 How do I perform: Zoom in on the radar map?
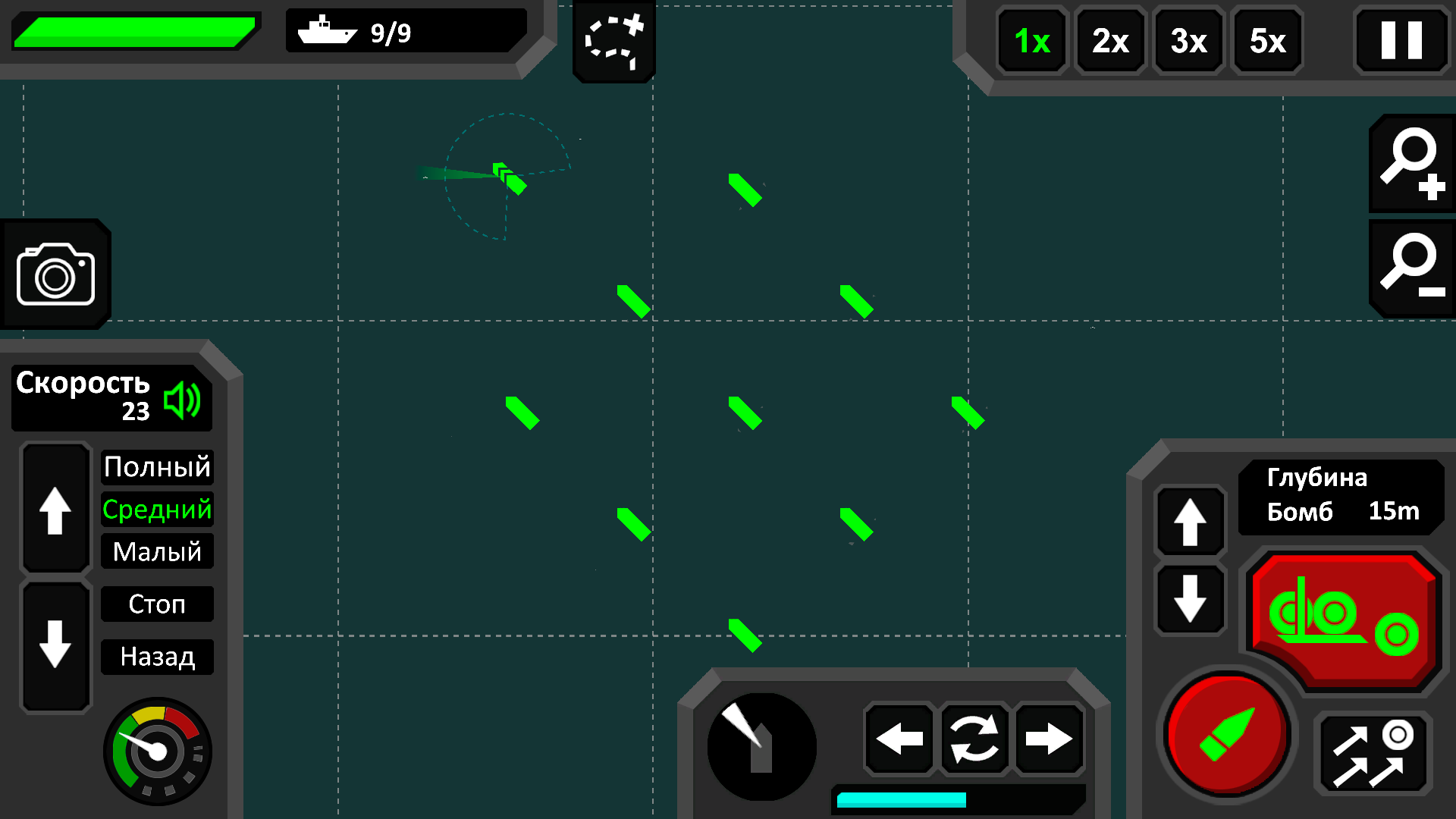pyautogui.click(x=1411, y=163)
